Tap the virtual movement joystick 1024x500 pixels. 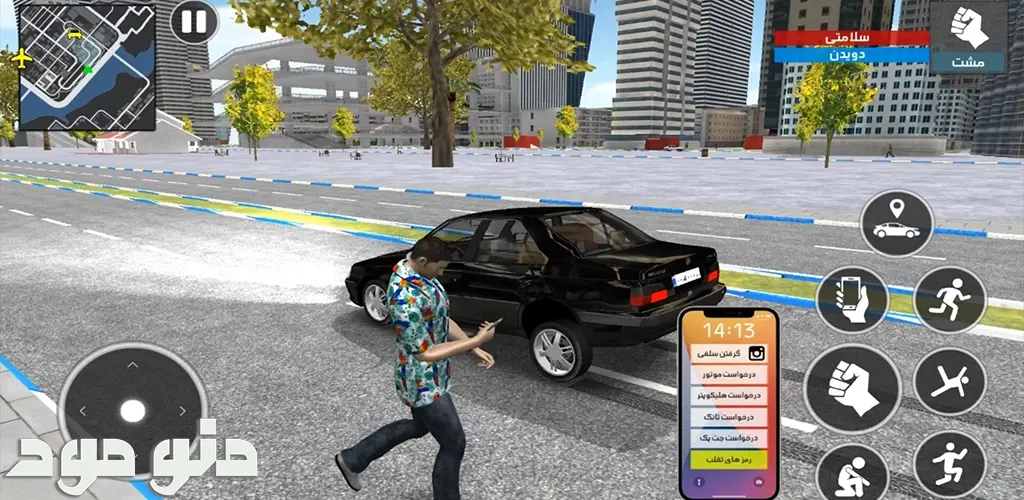(132, 409)
